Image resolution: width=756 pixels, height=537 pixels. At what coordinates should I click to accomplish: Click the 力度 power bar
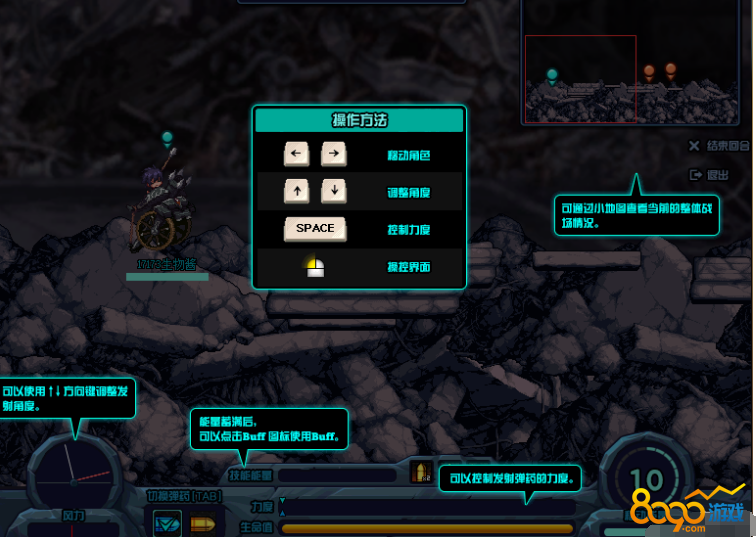coord(430,507)
